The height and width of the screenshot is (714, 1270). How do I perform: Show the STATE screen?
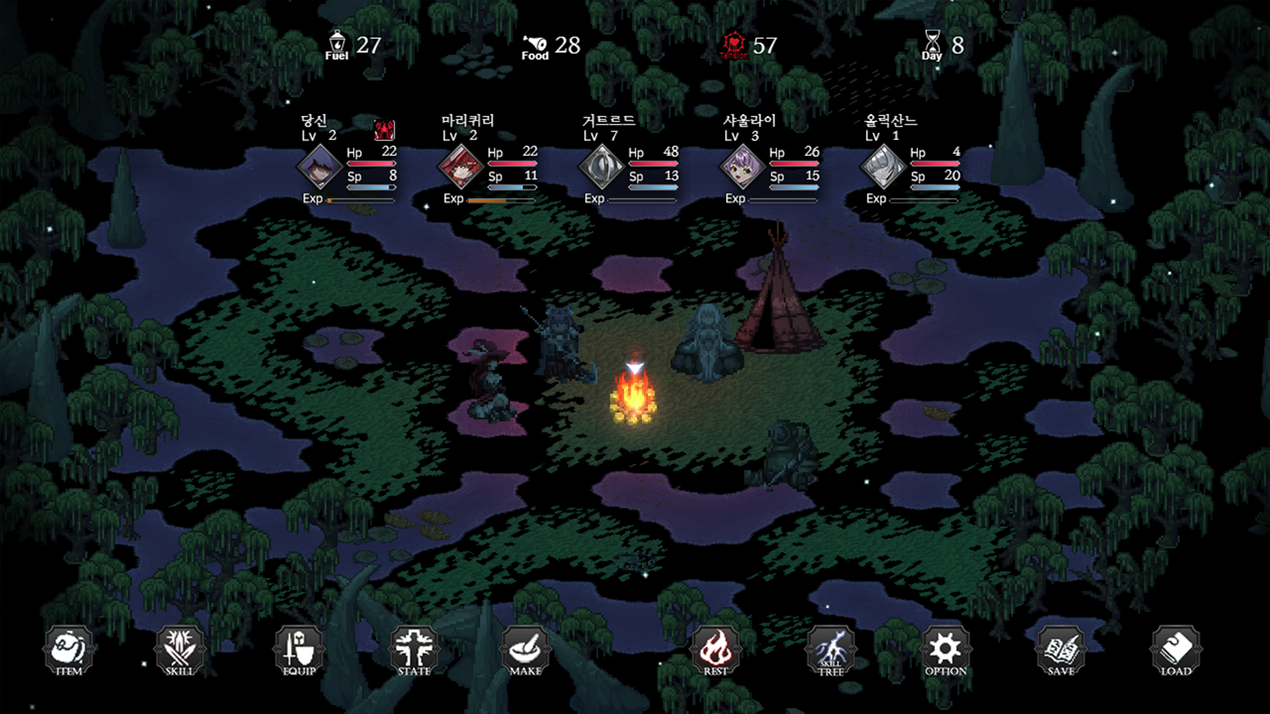point(414,650)
